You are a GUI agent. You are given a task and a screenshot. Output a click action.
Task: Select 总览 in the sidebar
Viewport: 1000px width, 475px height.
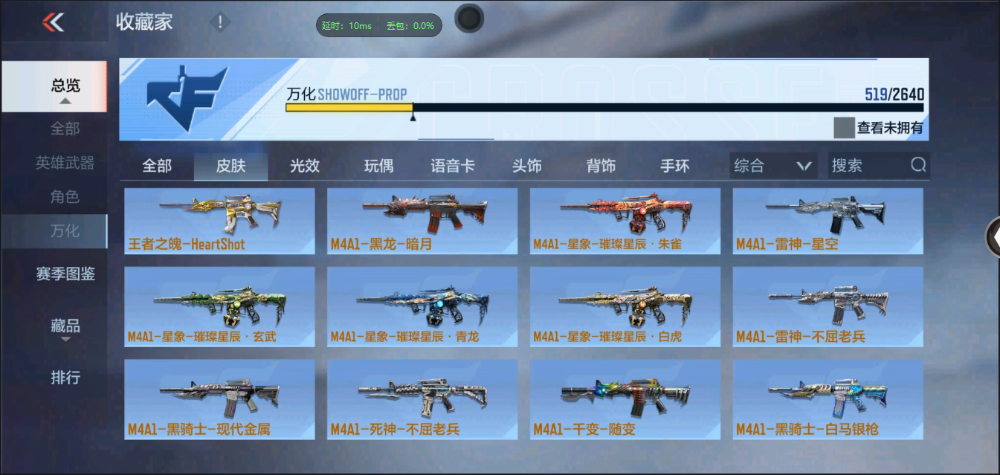[66, 86]
